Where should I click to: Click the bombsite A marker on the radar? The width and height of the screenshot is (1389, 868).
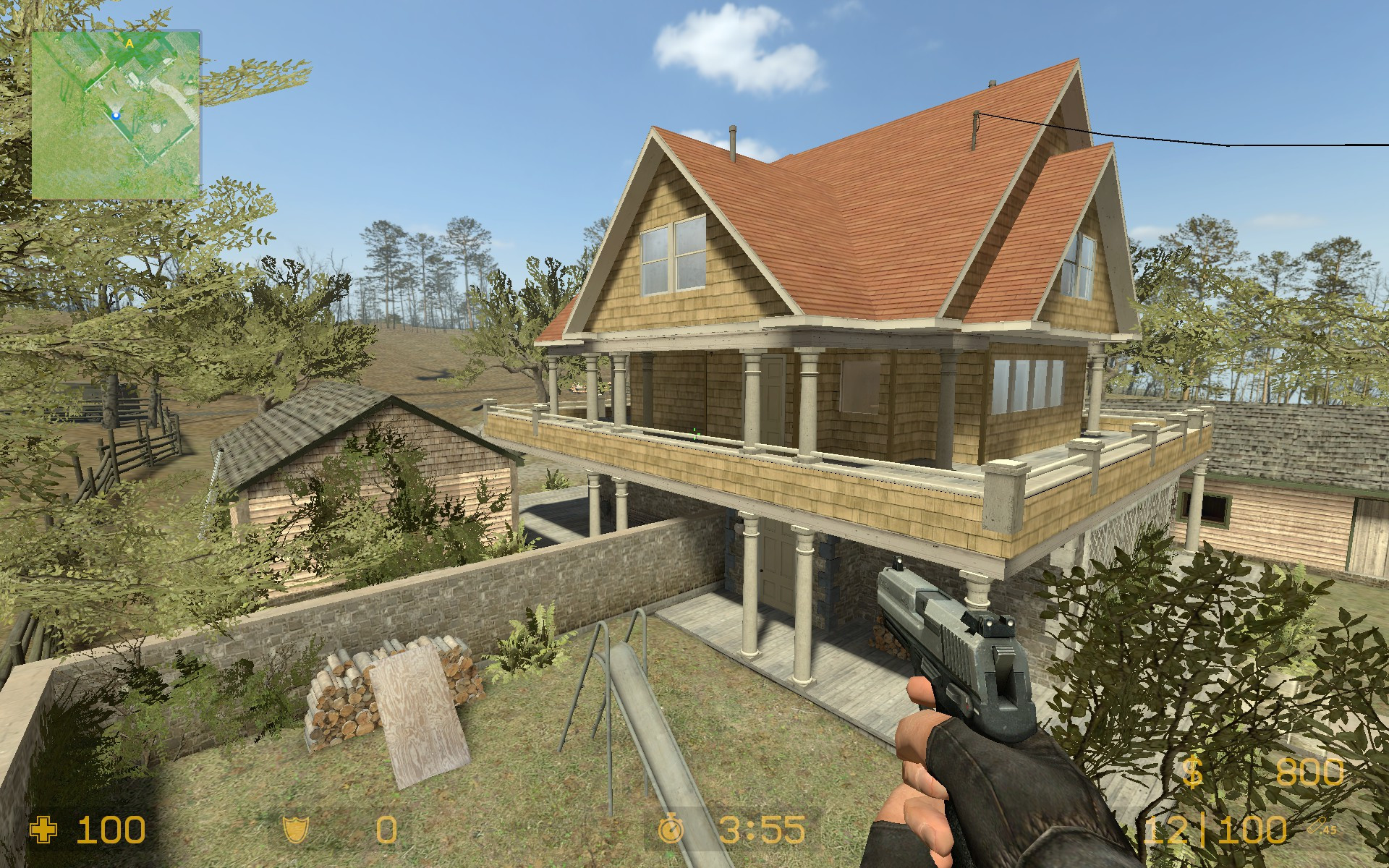pos(129,43)
